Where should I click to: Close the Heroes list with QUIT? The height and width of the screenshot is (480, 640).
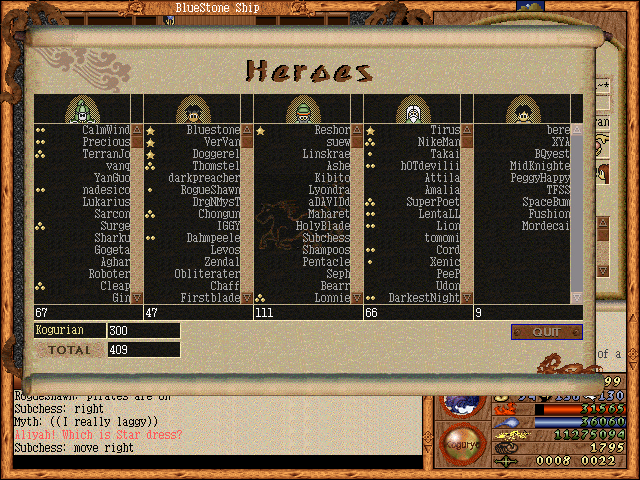(x=546, y=332)
